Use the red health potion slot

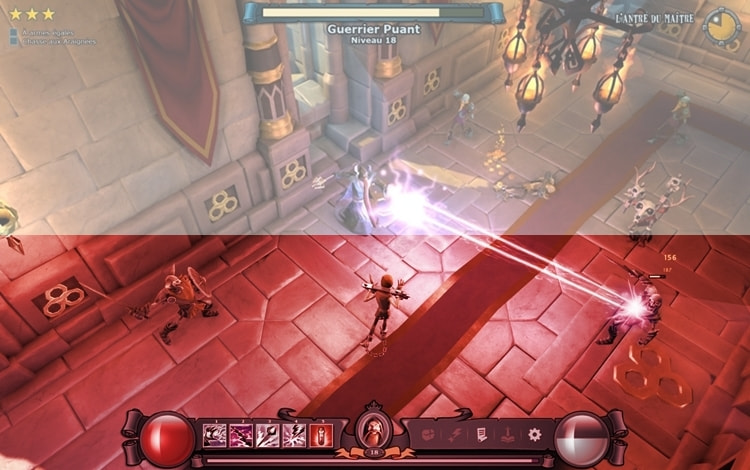(320, 435)
